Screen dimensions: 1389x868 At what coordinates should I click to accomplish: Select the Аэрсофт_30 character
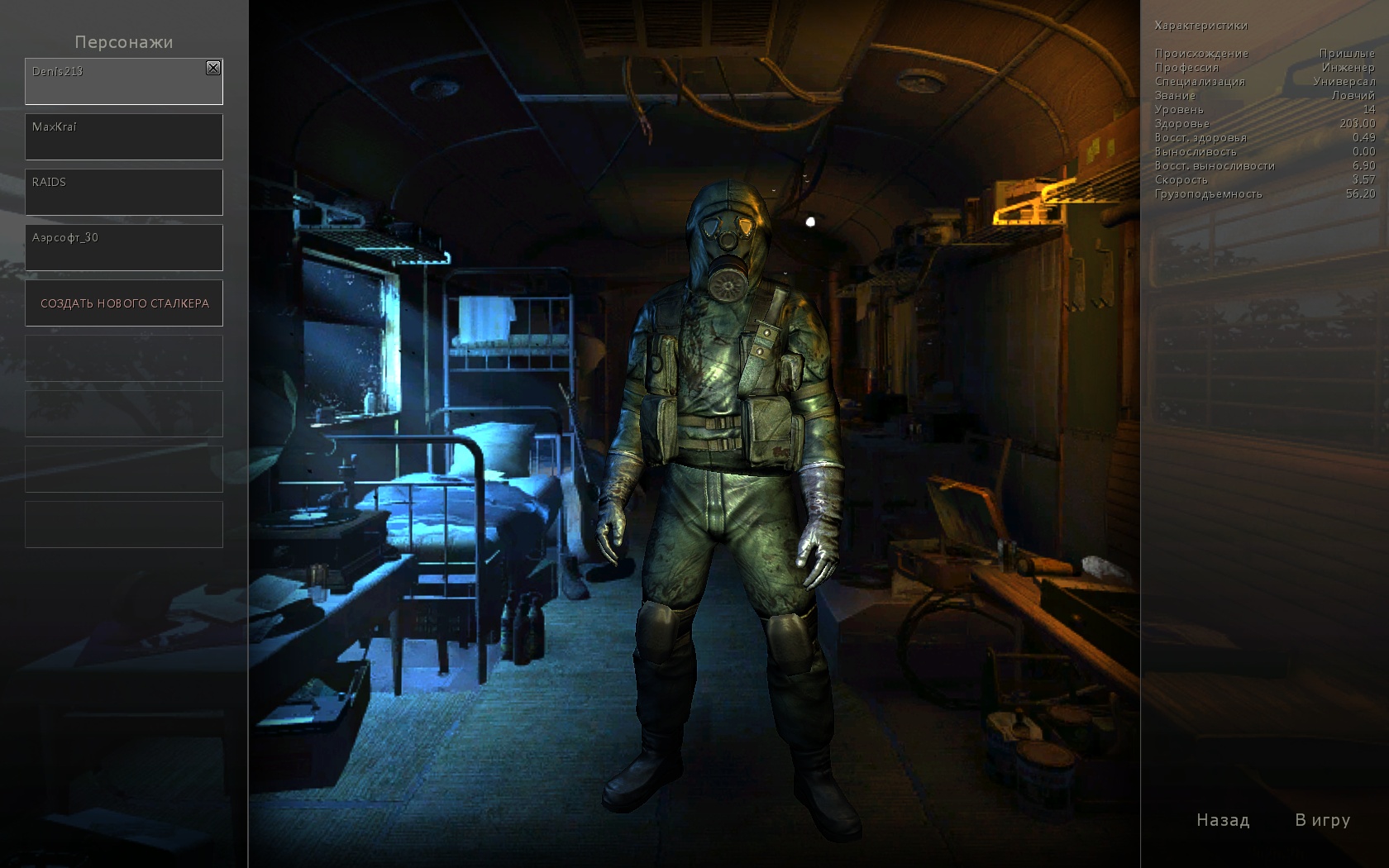(124, 247)
